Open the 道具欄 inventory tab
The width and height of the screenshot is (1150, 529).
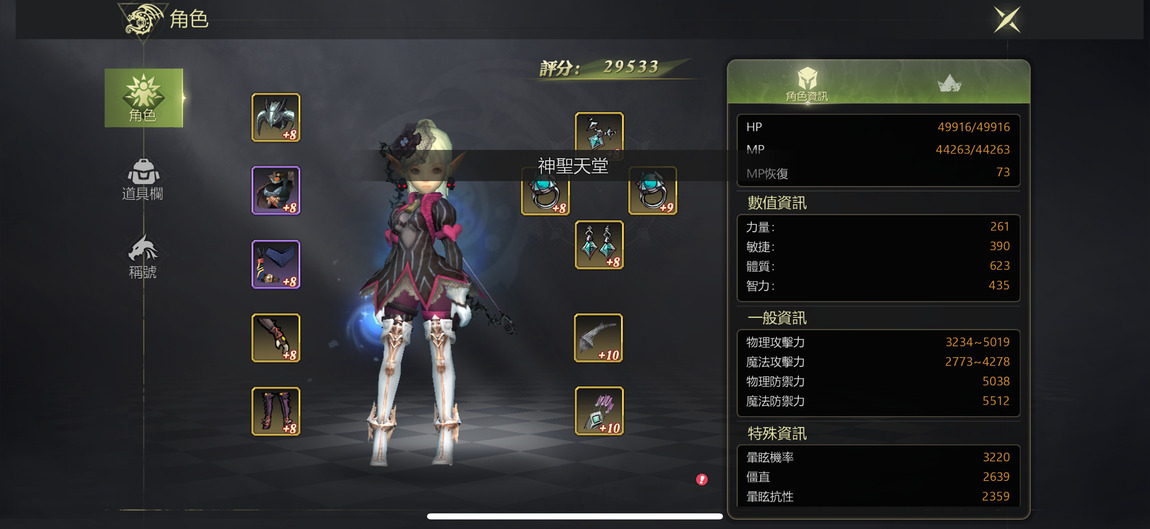pyautogui.click(x=142, y=180)
